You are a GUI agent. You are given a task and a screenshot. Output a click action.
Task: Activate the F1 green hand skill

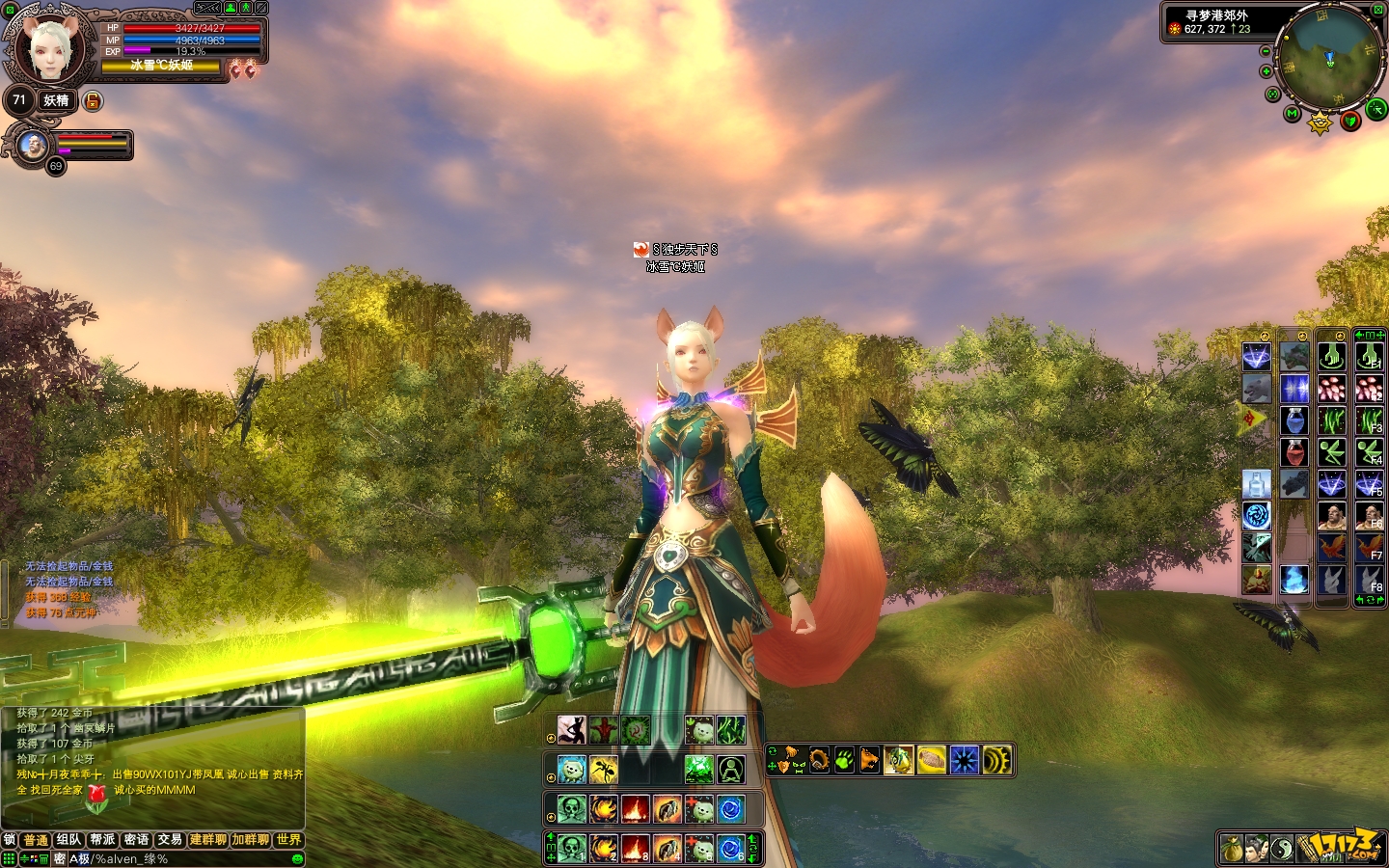(x=1370, y=357)
